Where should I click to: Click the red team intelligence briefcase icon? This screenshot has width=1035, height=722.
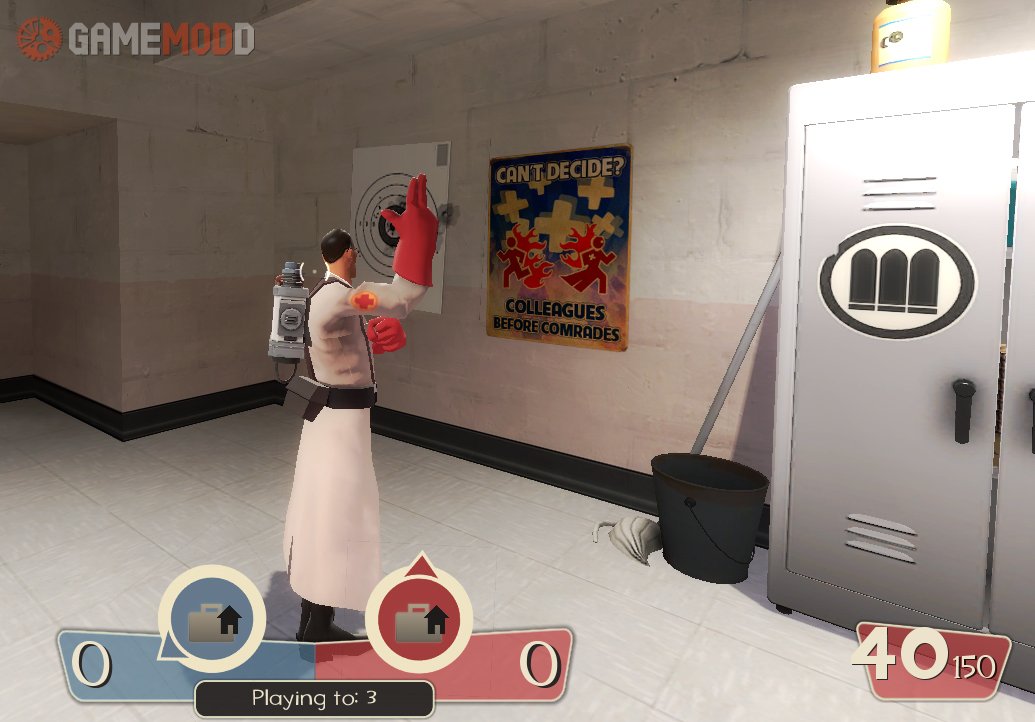tap(419, 620)
